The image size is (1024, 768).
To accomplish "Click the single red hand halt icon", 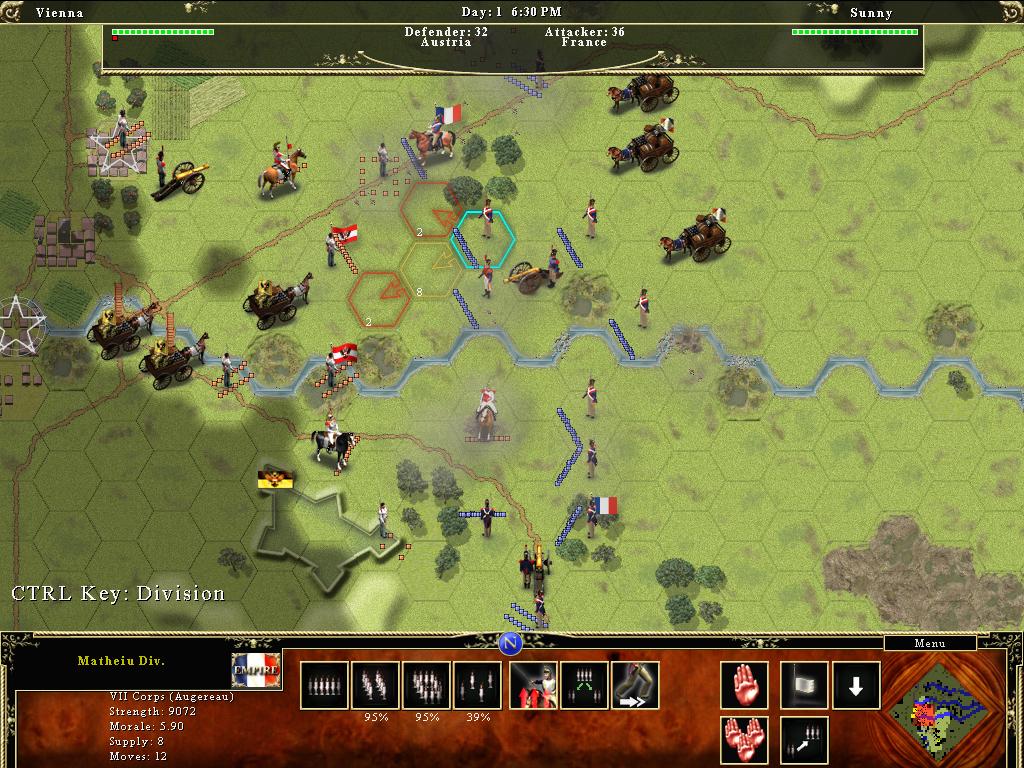I will pyautogui.click(x=744, y=685).
